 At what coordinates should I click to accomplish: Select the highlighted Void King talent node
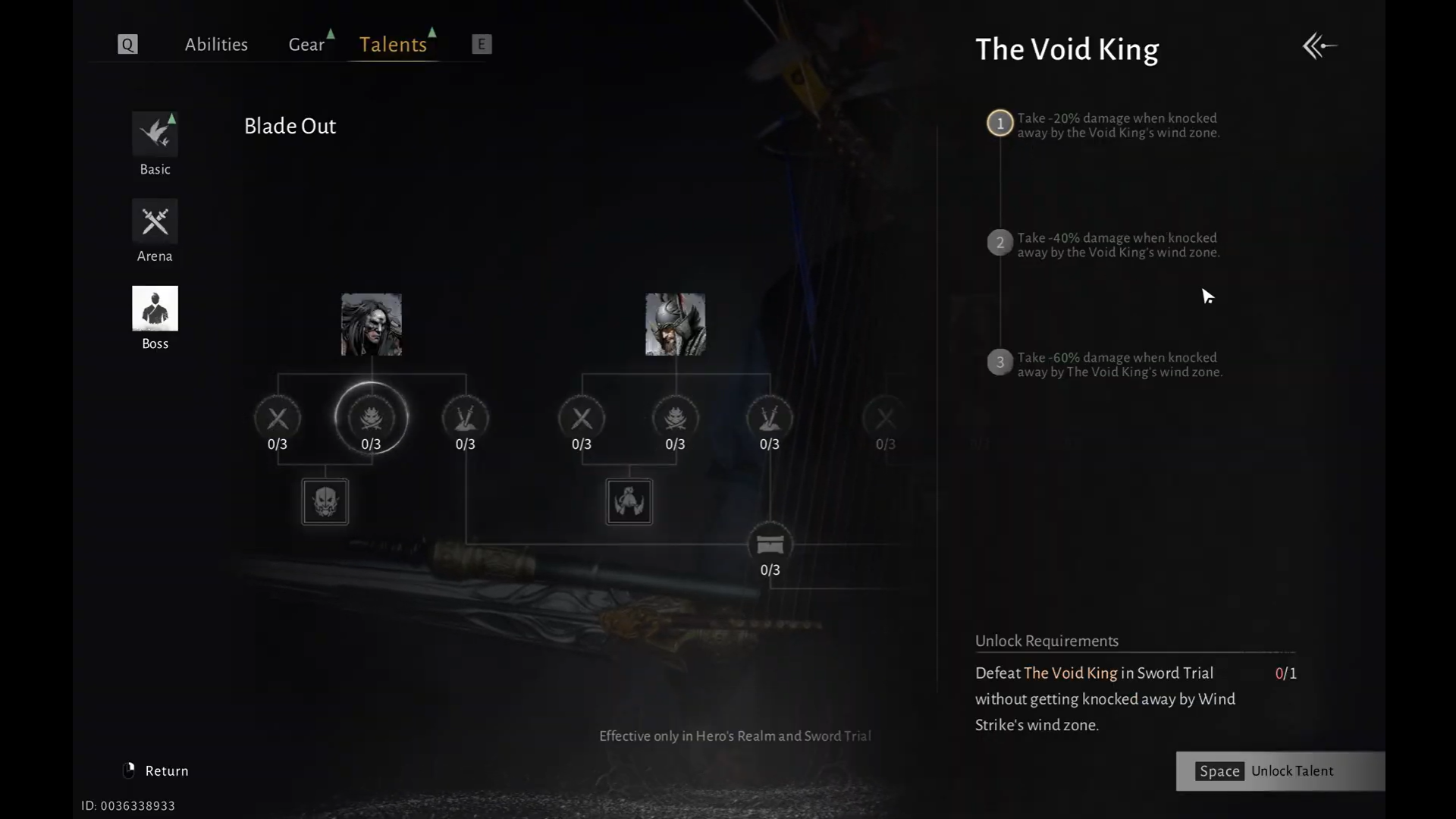(371, 418)
